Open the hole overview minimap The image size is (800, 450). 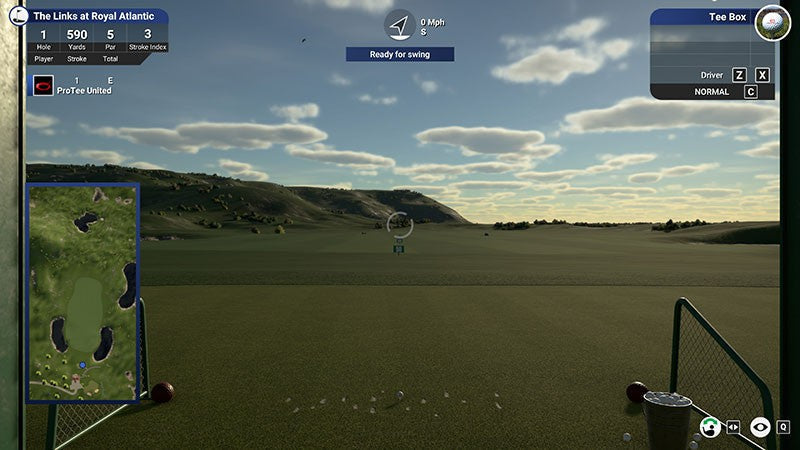(x=83, y=292)
